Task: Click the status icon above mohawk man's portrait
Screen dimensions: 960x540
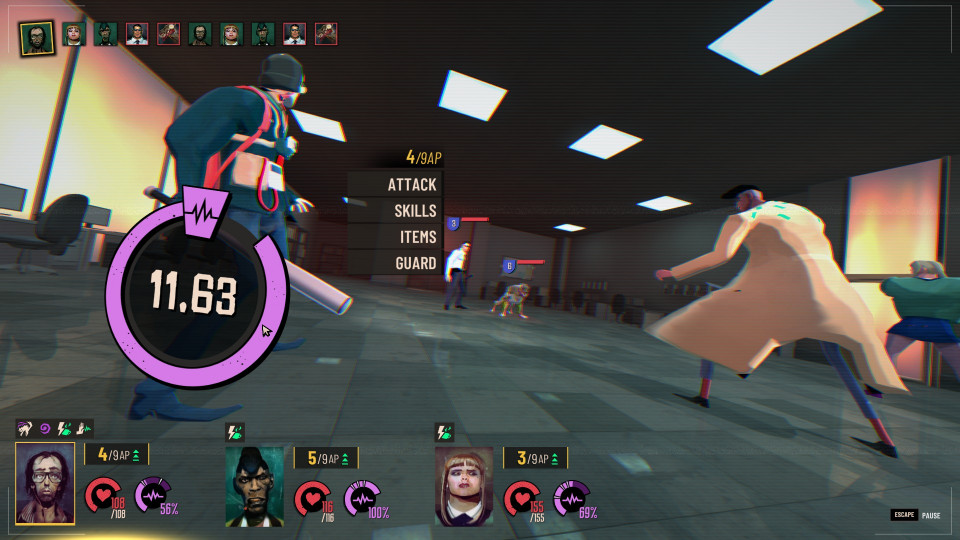Action: pos(235,433)
